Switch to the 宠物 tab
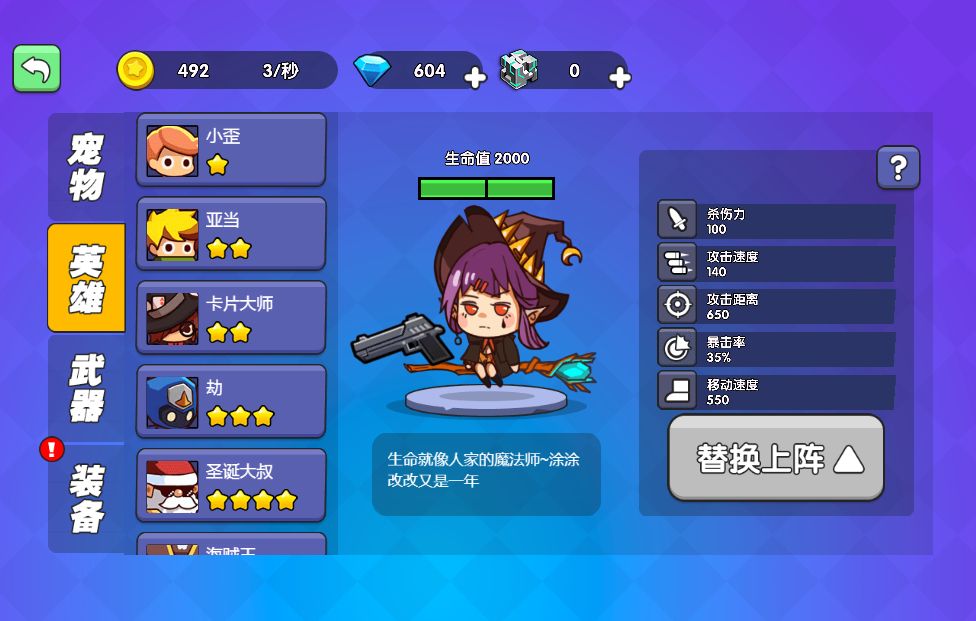This screenshot has width=976, height=621. click(x=86, y=167)
